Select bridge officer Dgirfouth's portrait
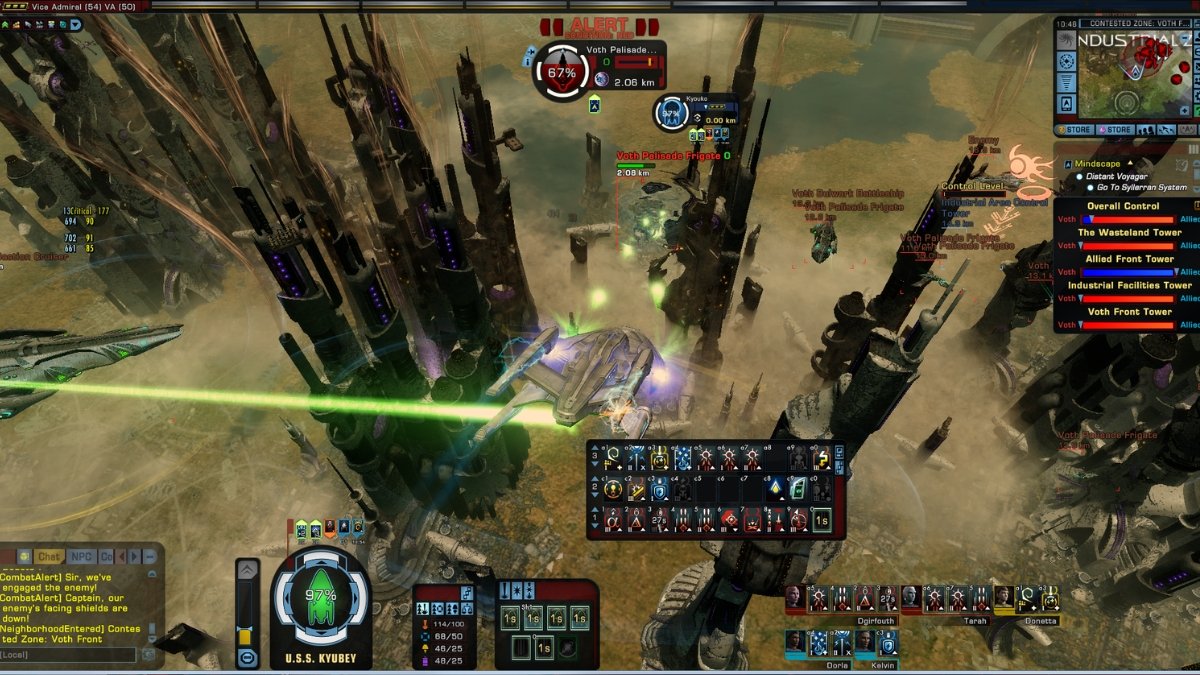Viewport: 1200px width, 675px height. pos(795,598)
